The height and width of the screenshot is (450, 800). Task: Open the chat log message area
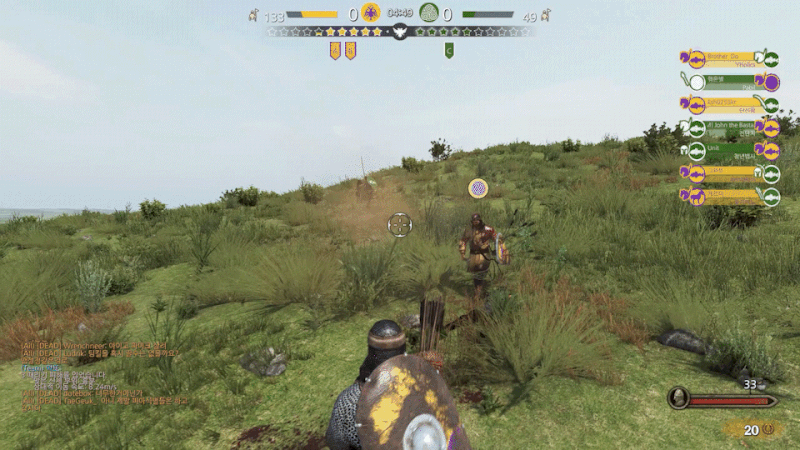coord(100,374)
